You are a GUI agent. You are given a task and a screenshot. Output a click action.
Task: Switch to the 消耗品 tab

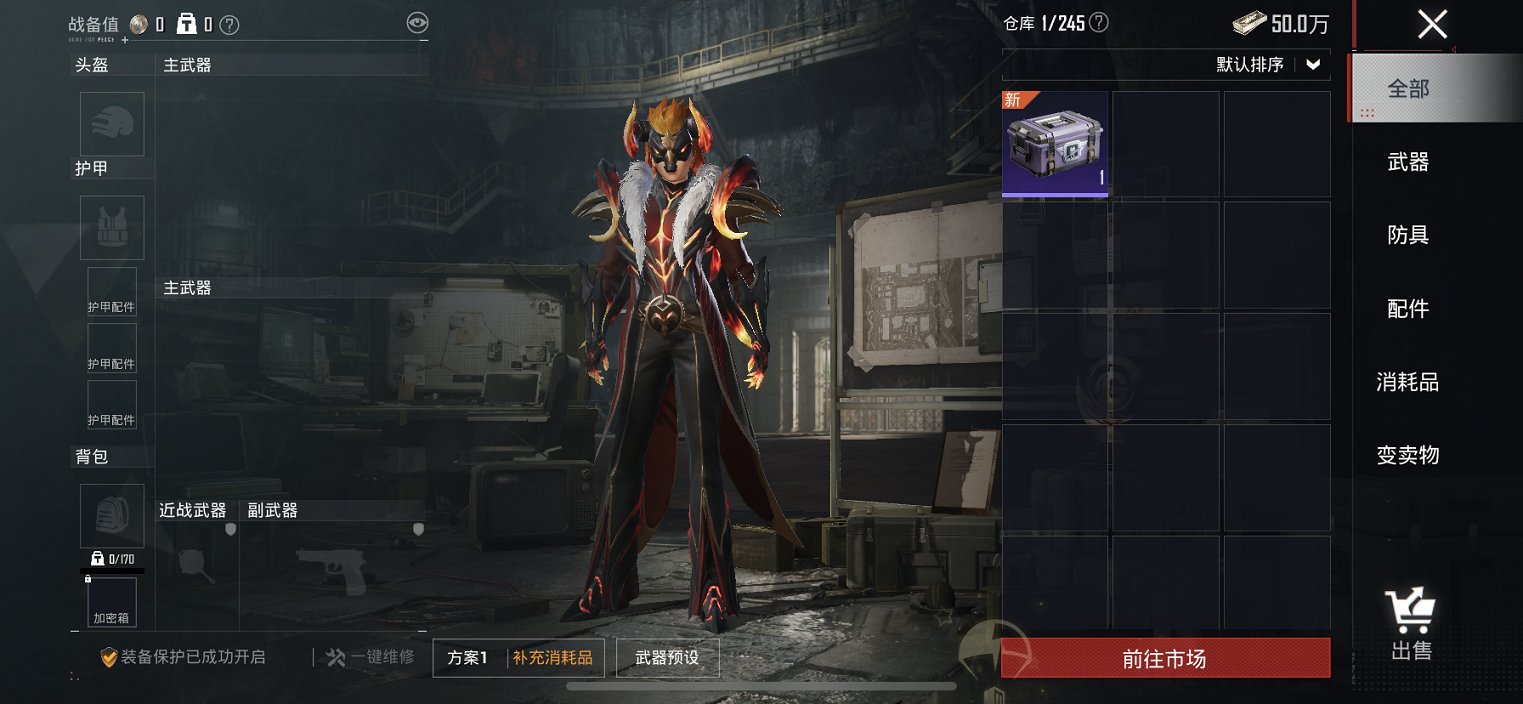click(x=1408, y=382)
